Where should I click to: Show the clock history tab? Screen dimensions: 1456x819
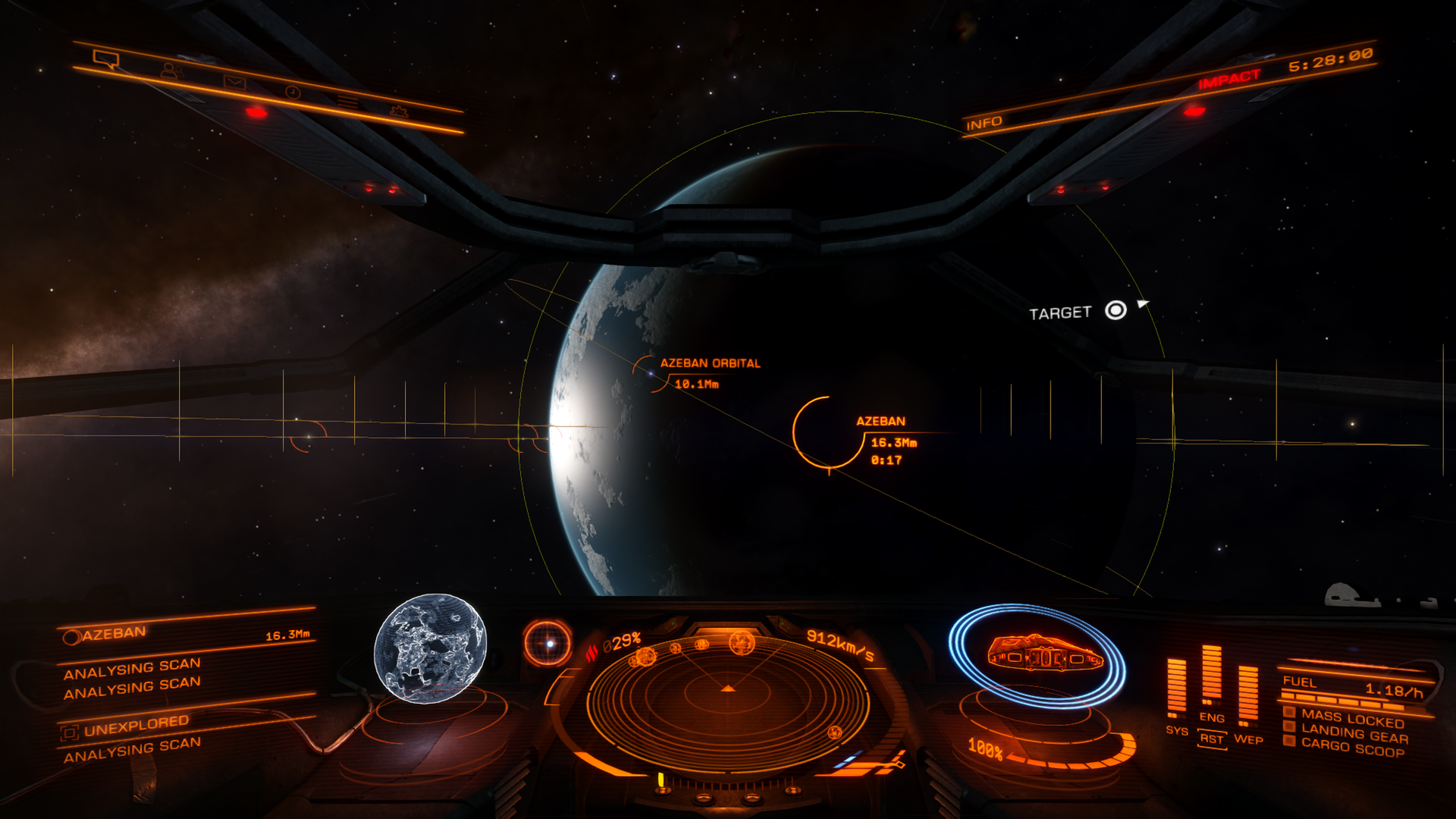[293, 93]
